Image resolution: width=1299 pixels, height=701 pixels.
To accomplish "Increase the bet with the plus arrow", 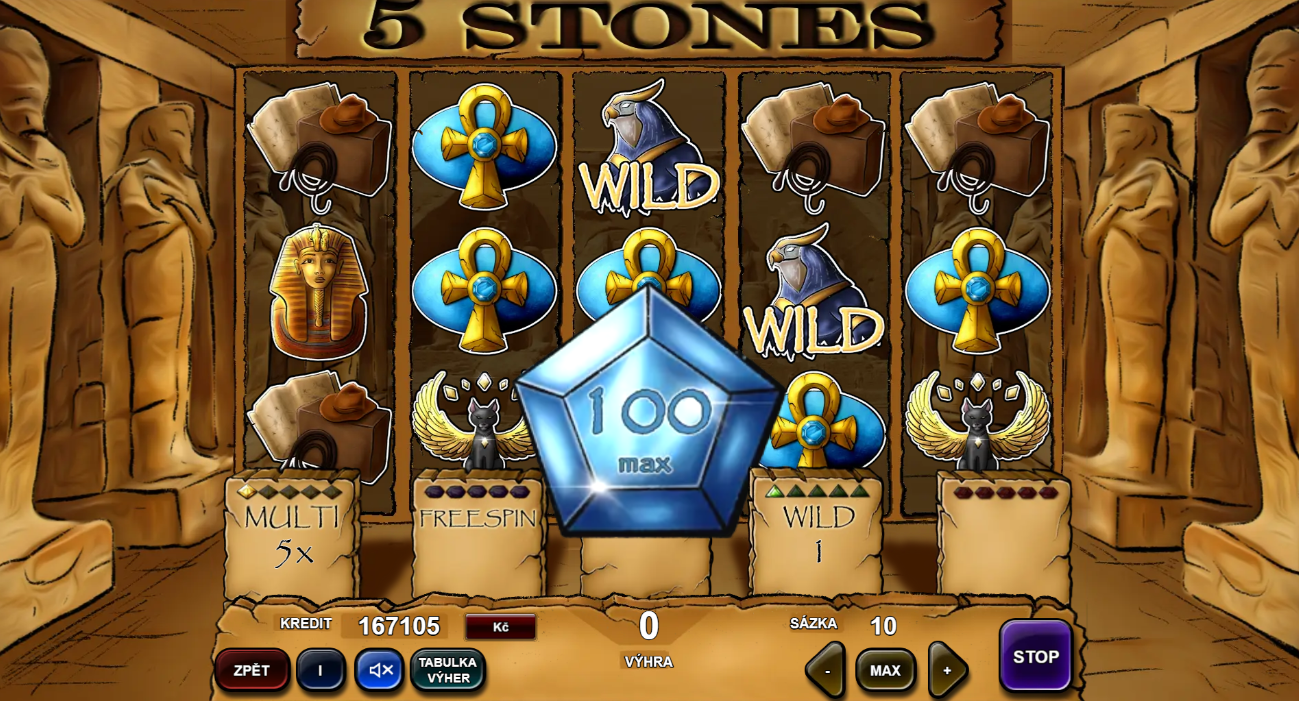I will 946,670.
